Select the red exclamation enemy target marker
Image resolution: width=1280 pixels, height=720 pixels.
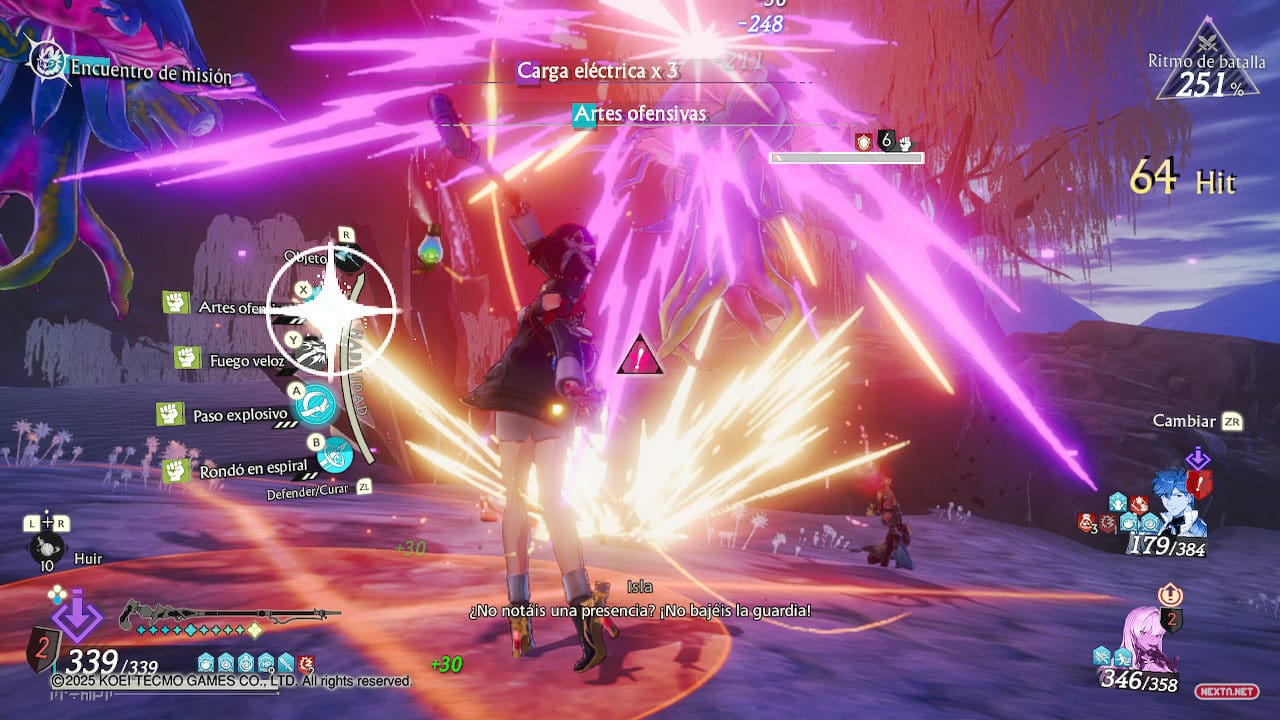(x=639, y=355)
